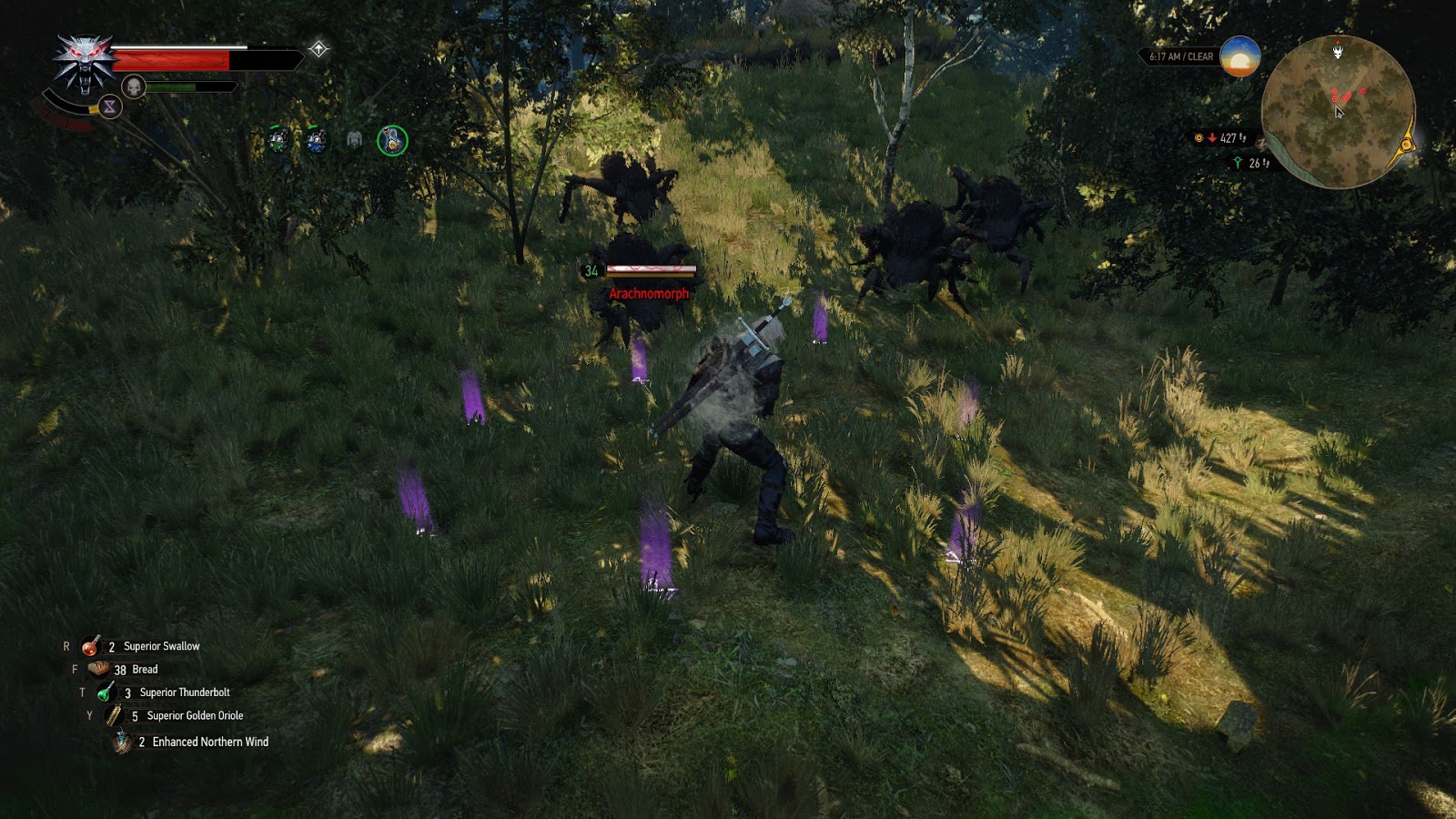Click the Arachnomorph health bar
The image size is (1456, 819).
click(649, 270)
